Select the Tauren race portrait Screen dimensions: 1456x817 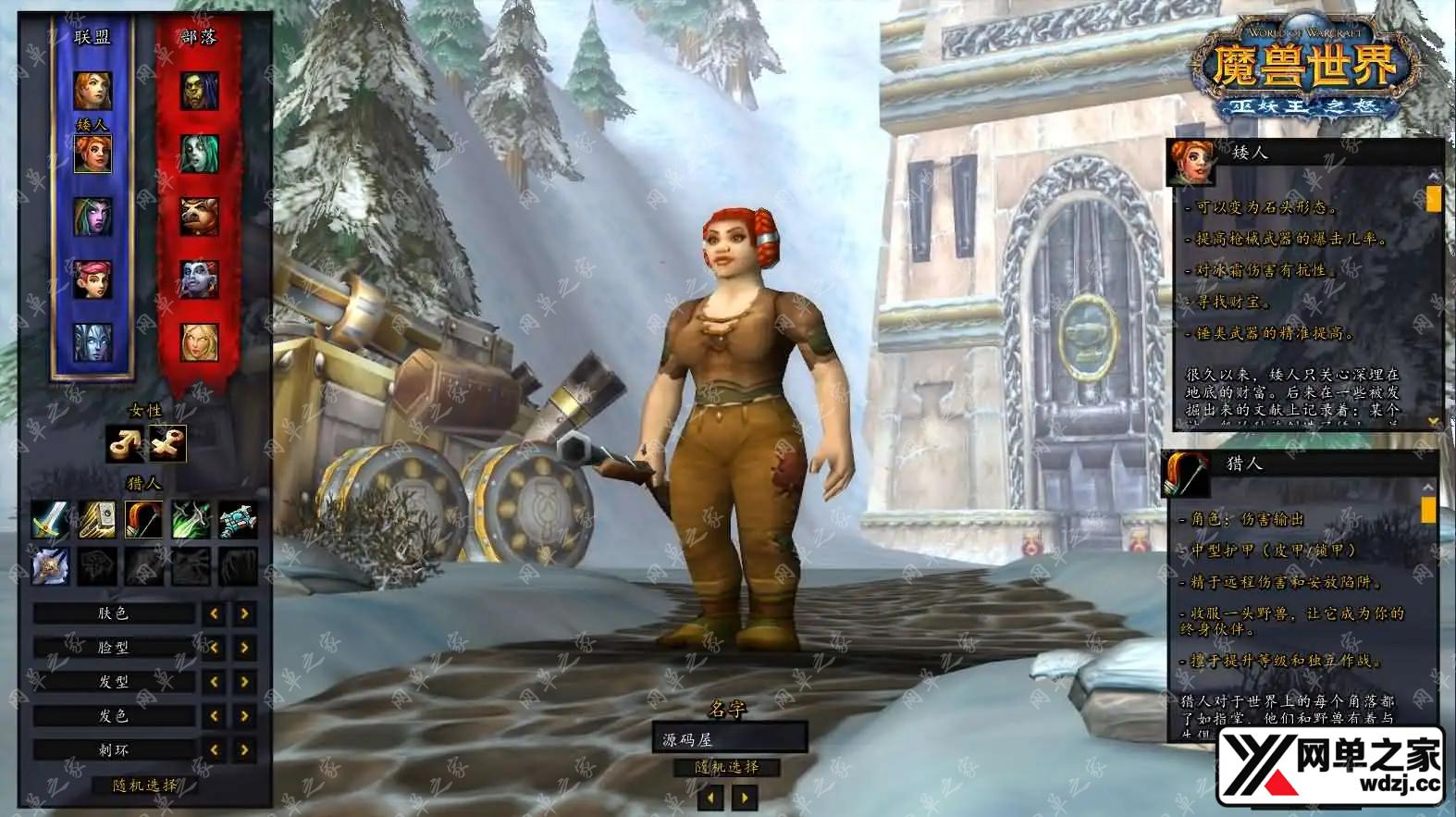[199, 217]
